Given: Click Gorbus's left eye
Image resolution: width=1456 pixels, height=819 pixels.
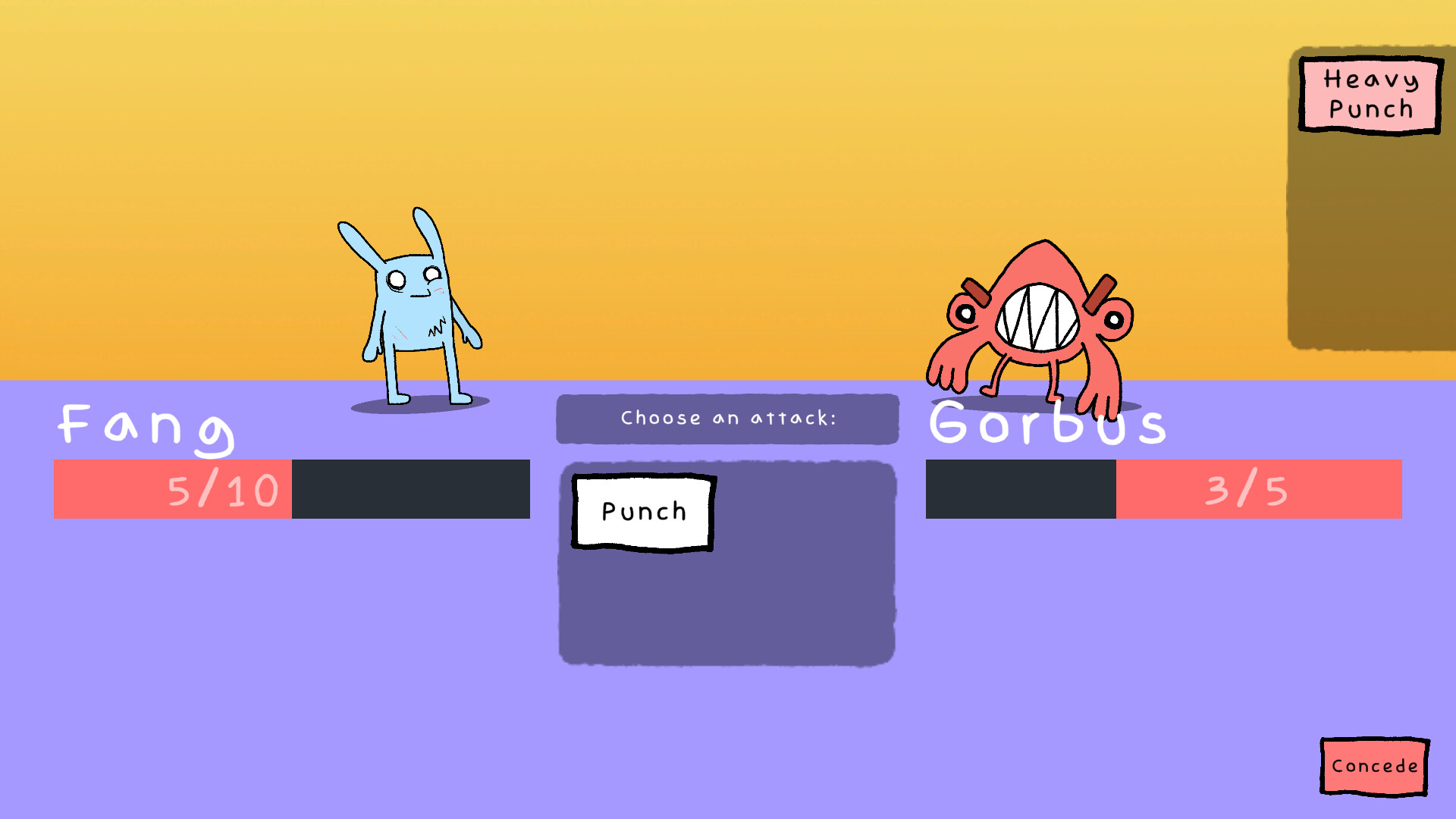Looking at the screenshot, I should tap(966, 313).
